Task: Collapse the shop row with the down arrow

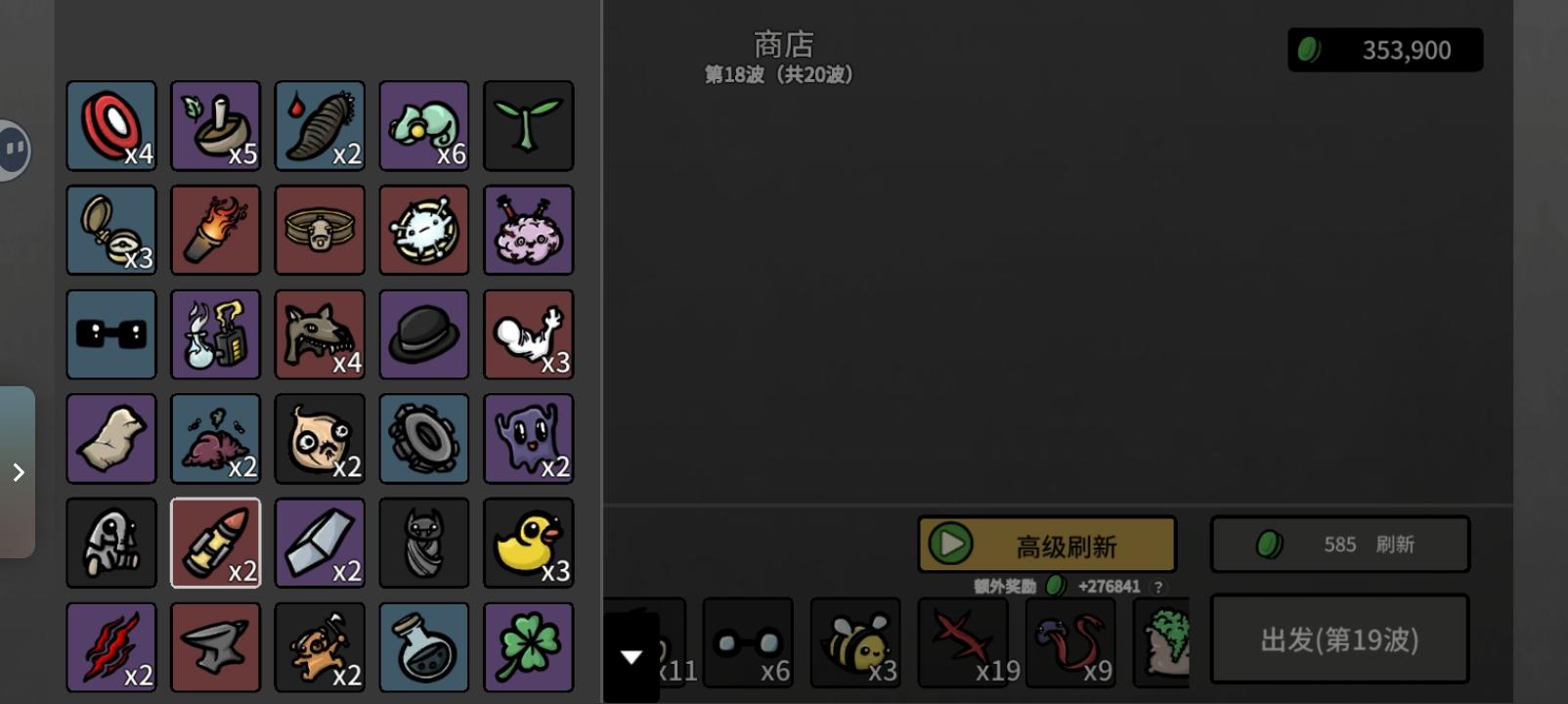Action: pos(631,654)
